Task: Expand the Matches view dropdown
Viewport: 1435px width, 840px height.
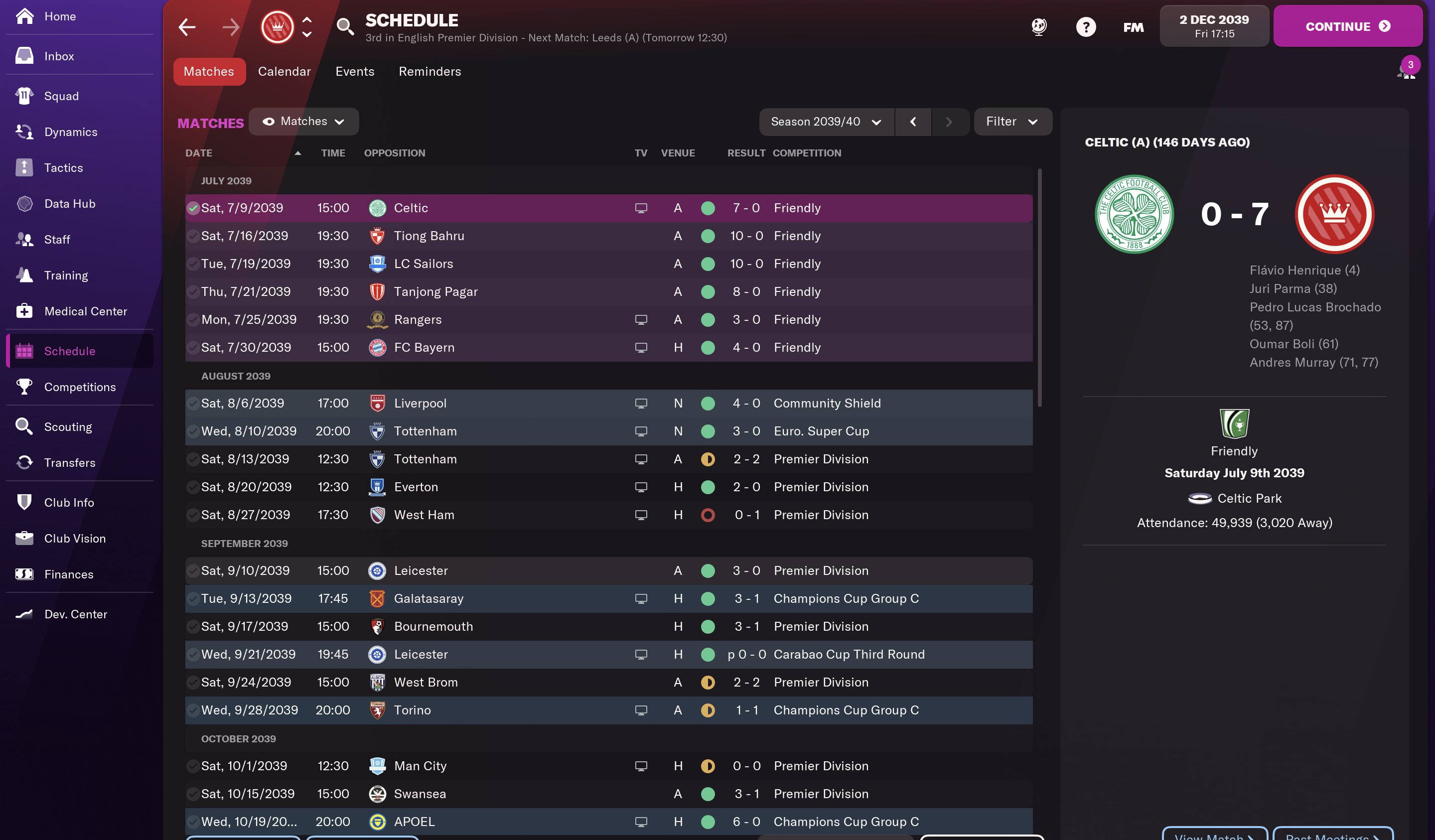Action: (303, 121)
